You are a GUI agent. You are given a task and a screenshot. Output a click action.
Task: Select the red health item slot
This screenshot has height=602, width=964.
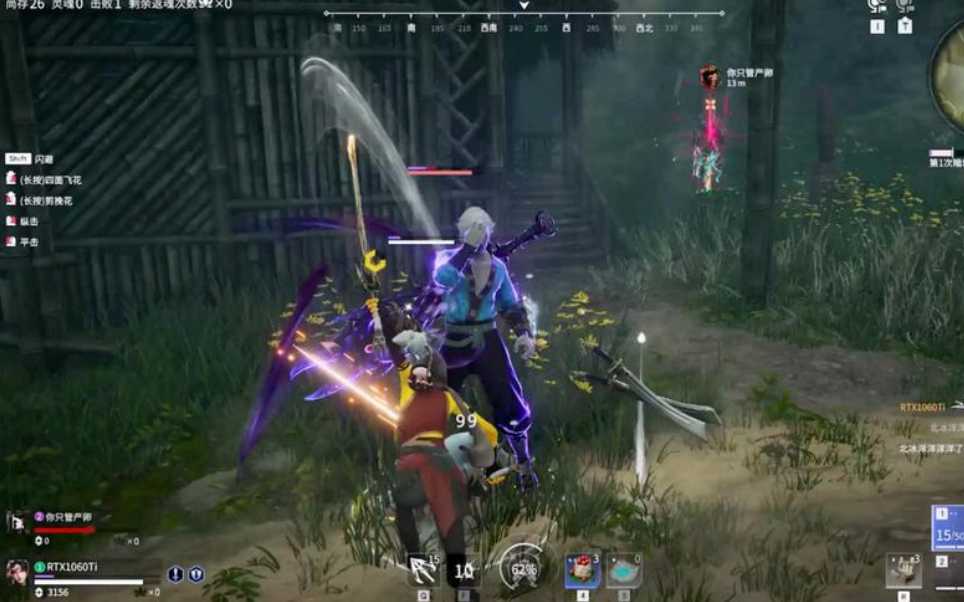[x=582, y=571]
